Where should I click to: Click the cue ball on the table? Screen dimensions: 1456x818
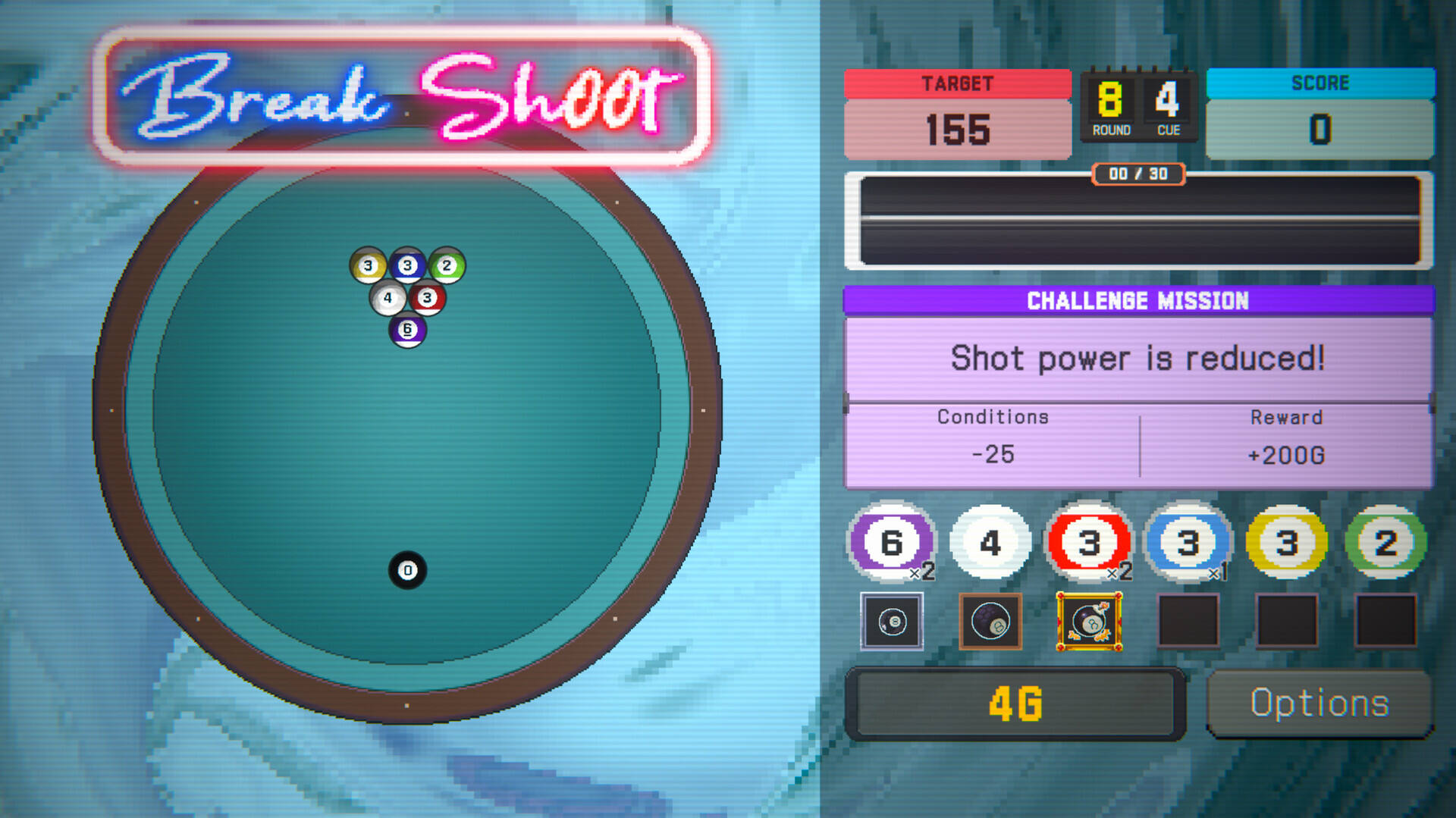tap(408, 570)
